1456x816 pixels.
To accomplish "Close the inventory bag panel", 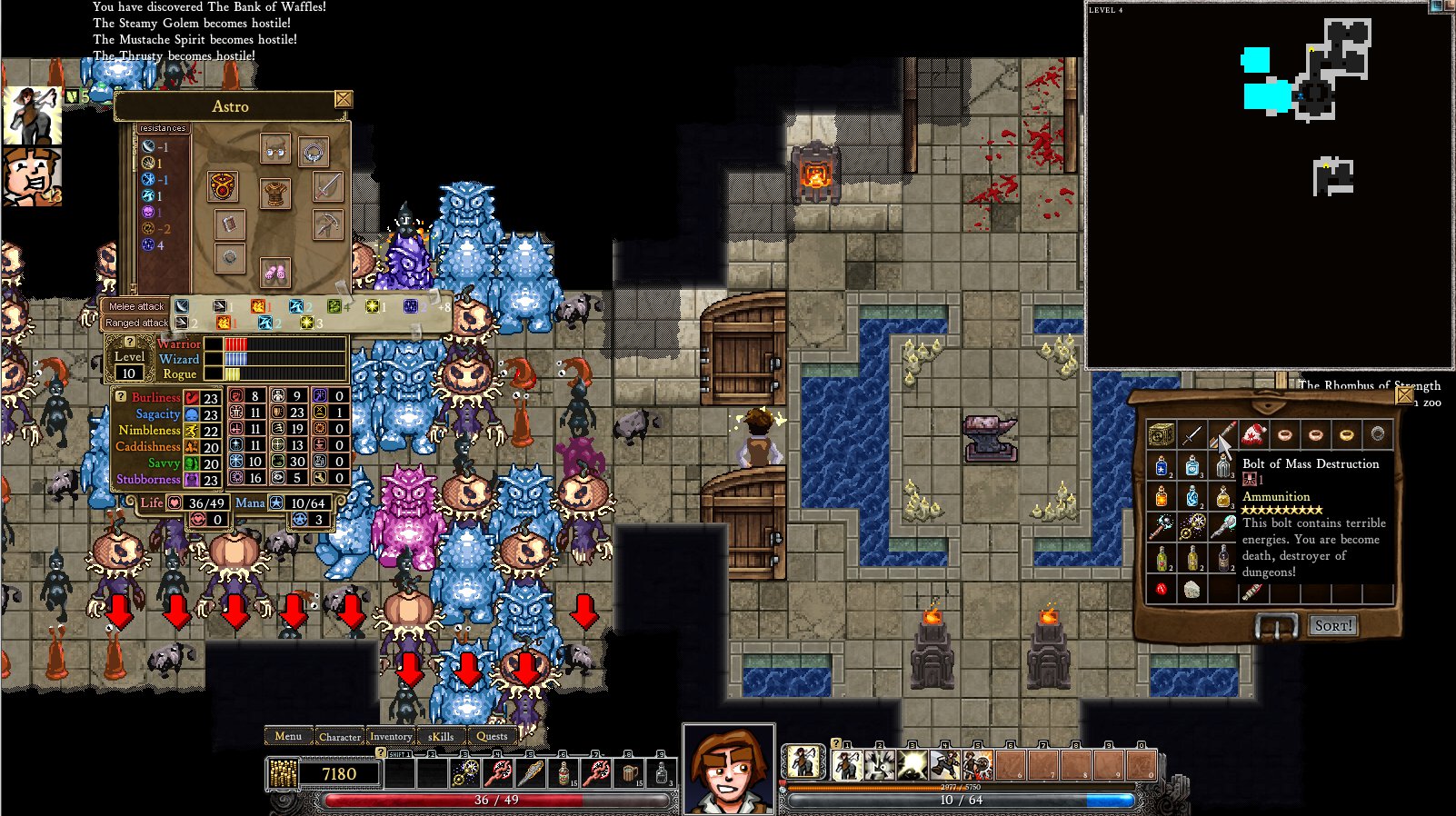I will click(1404, 396).
